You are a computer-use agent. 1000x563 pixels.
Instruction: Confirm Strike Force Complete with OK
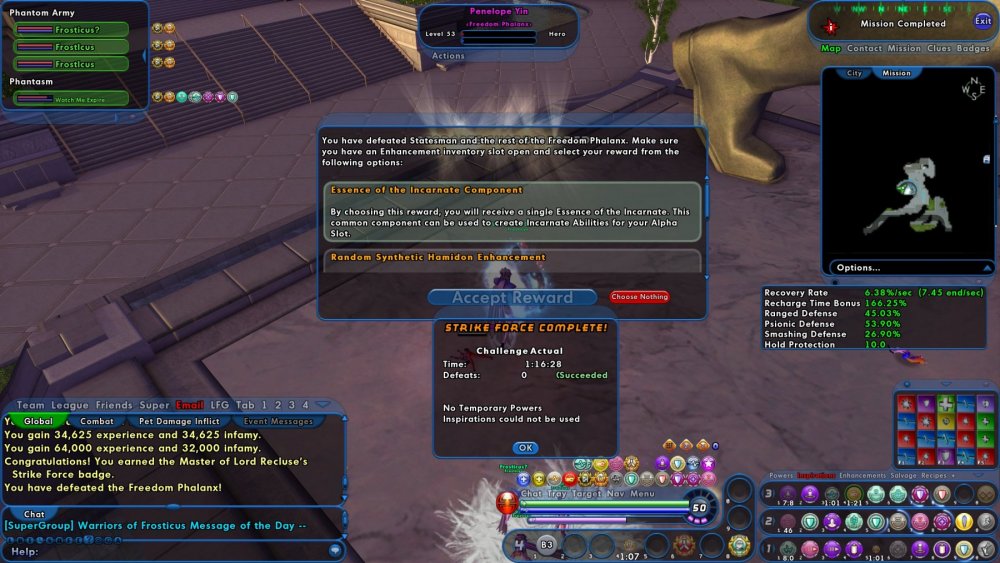coord(525,448)
